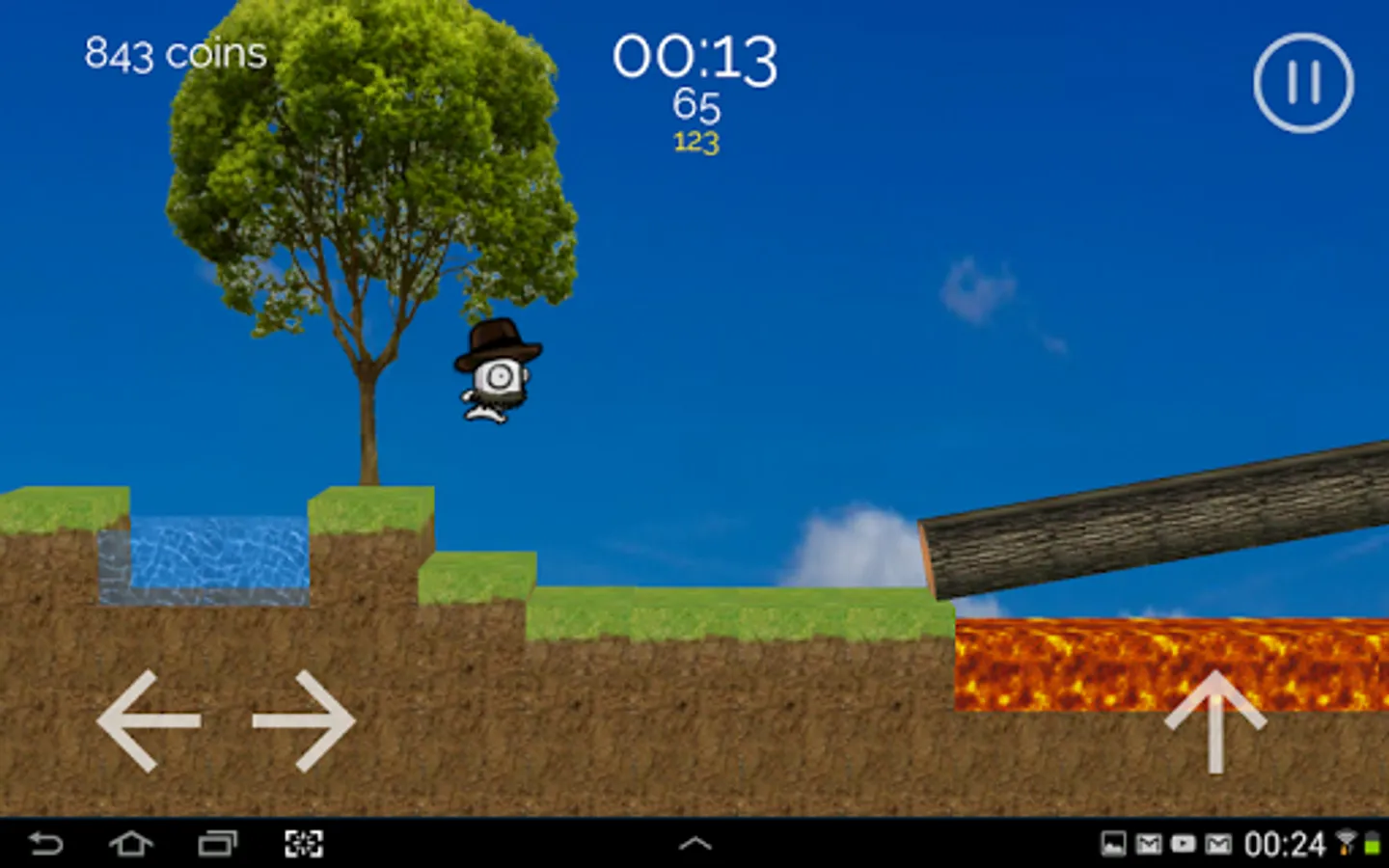1389x868 pixels.
Task: Tap the 843 coins counter
Action: tap(175, 53)
